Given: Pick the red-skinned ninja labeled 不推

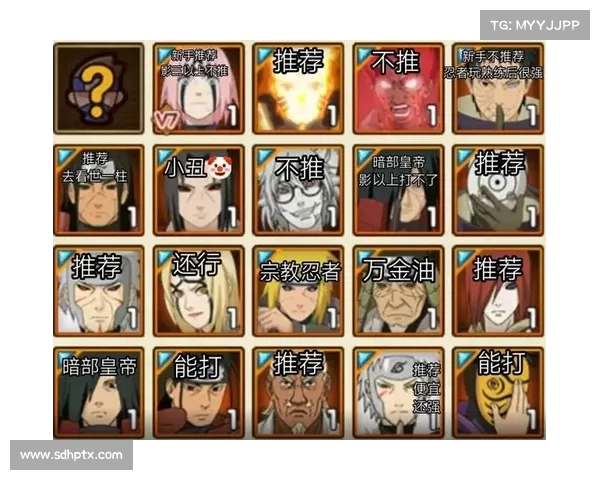Looking at the screenshot, I should [397, 88].
